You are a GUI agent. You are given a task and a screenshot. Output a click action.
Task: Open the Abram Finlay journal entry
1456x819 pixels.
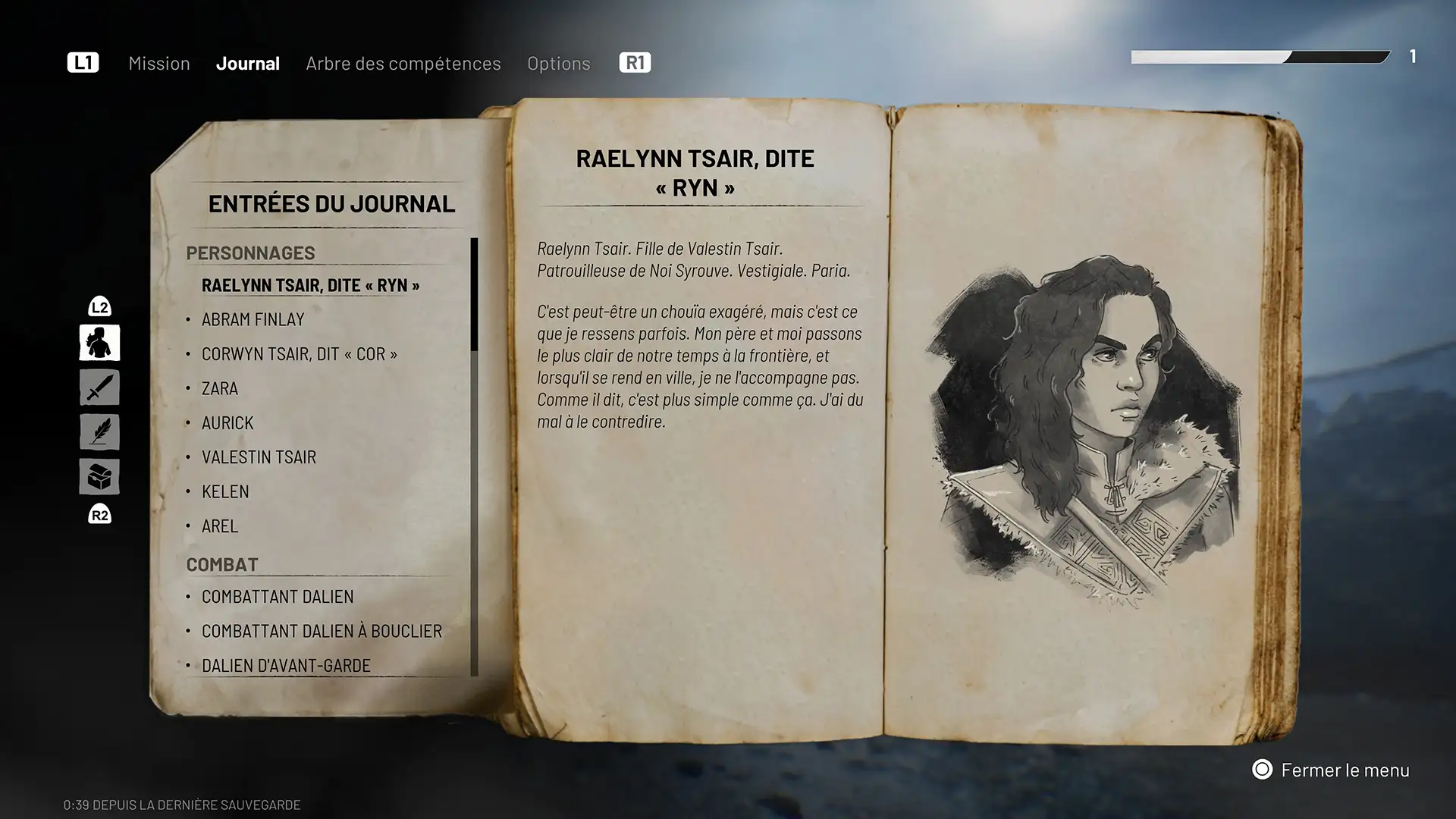[253, 320]
